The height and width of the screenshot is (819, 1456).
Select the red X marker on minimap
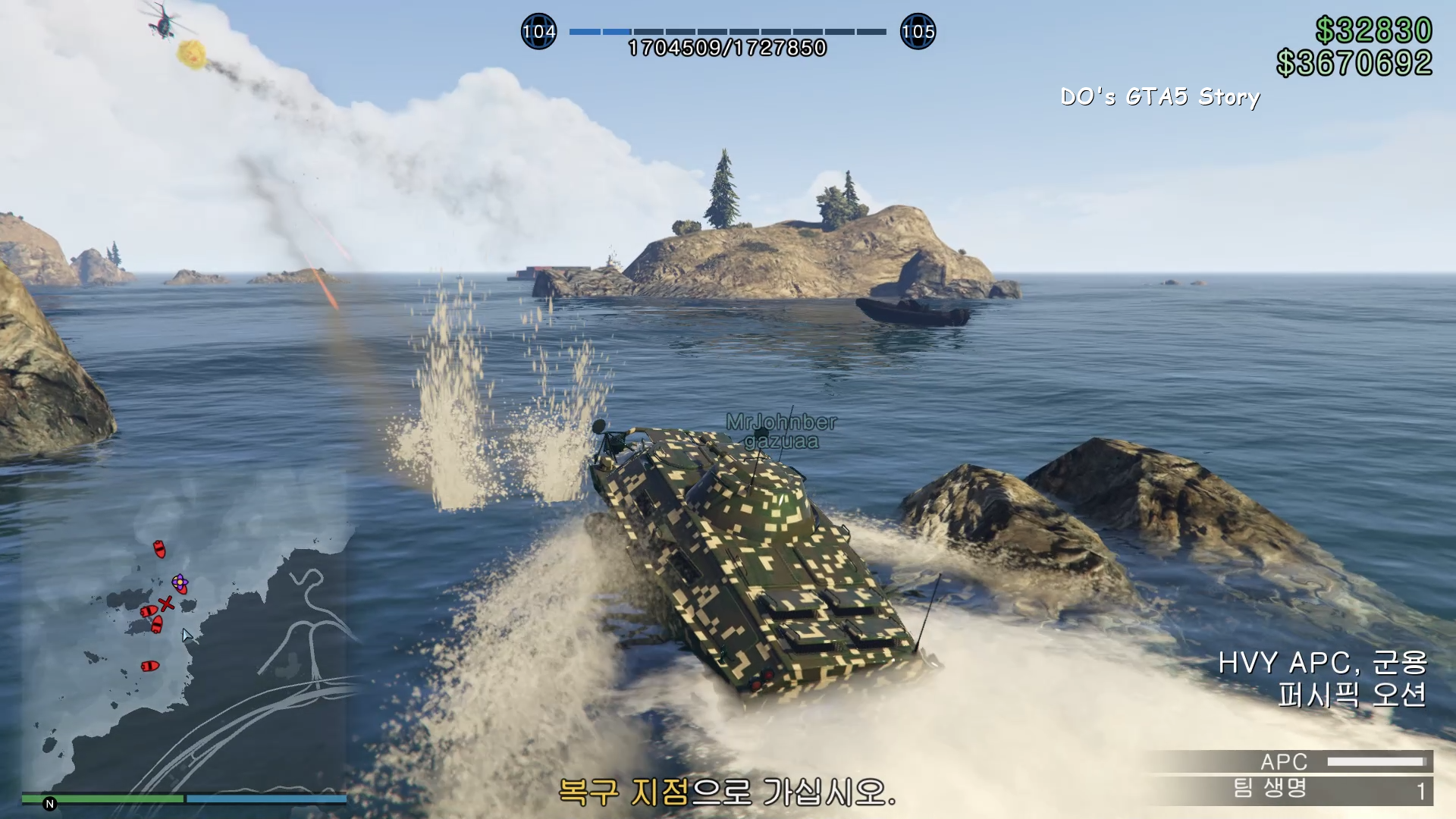coord(167,604)
